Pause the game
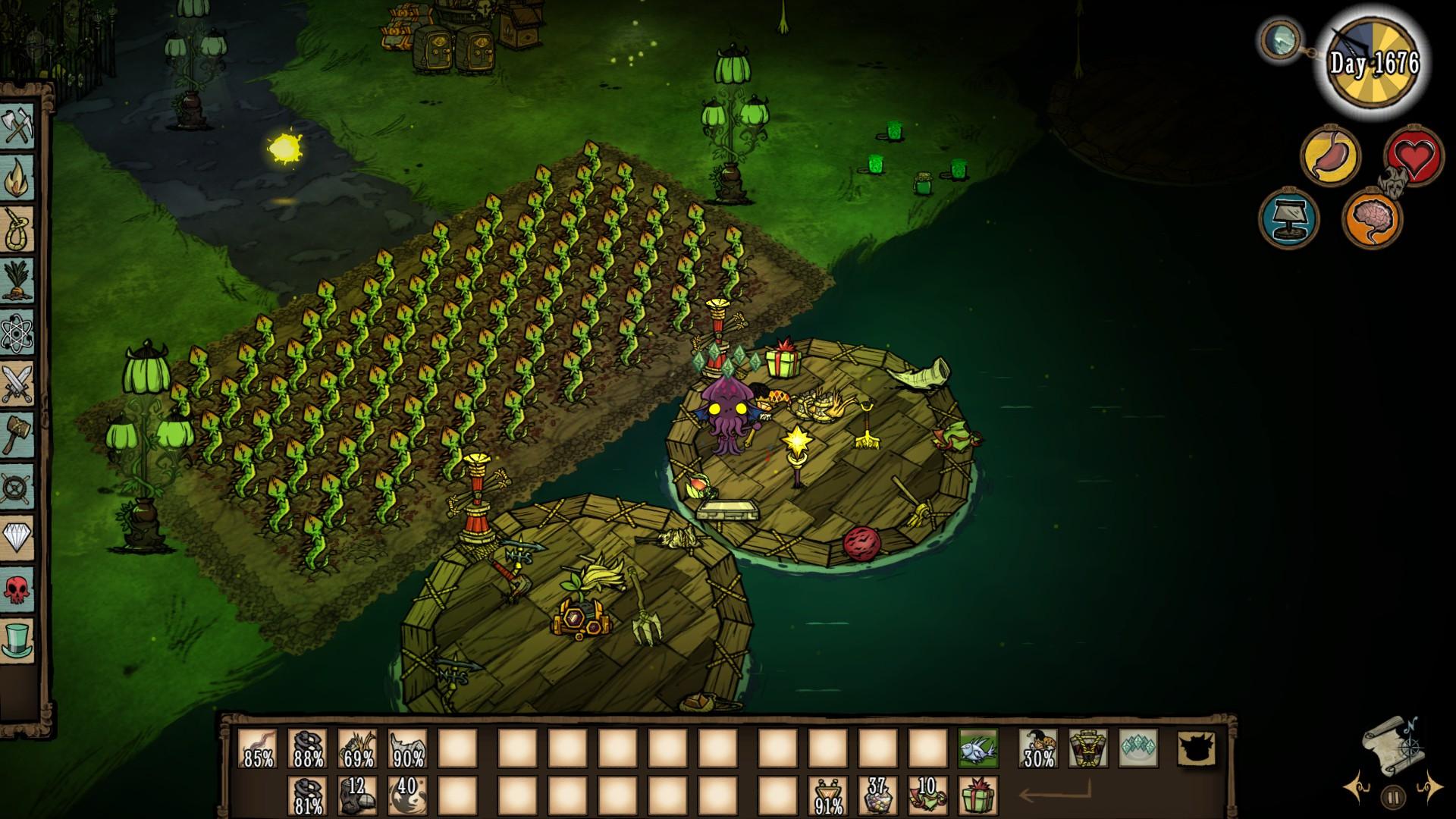This screenshot has height=819, width=1456. [x=1394, y=796]
